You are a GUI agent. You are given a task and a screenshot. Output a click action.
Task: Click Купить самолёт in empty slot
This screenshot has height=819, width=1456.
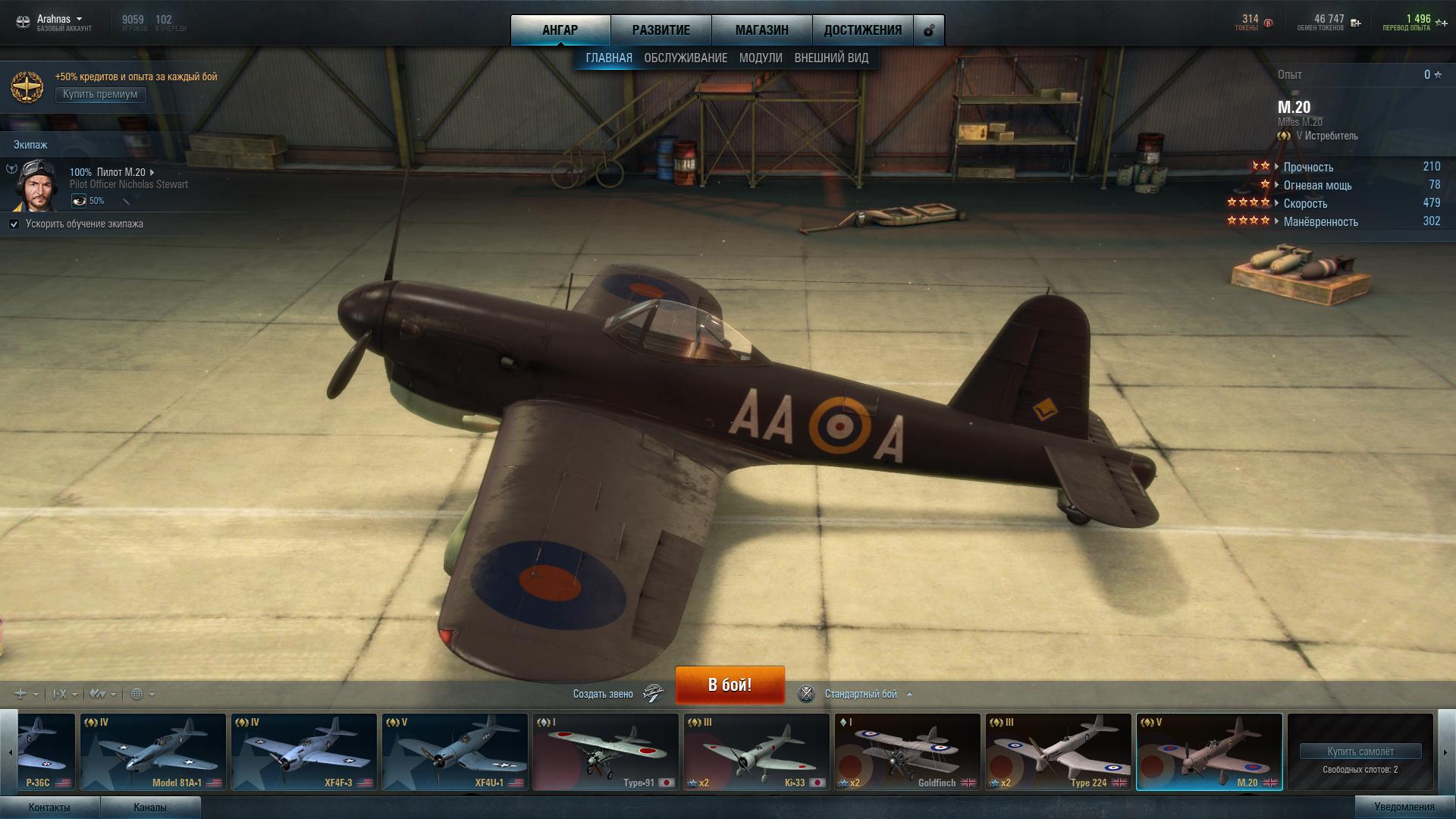coord(1360,752)
